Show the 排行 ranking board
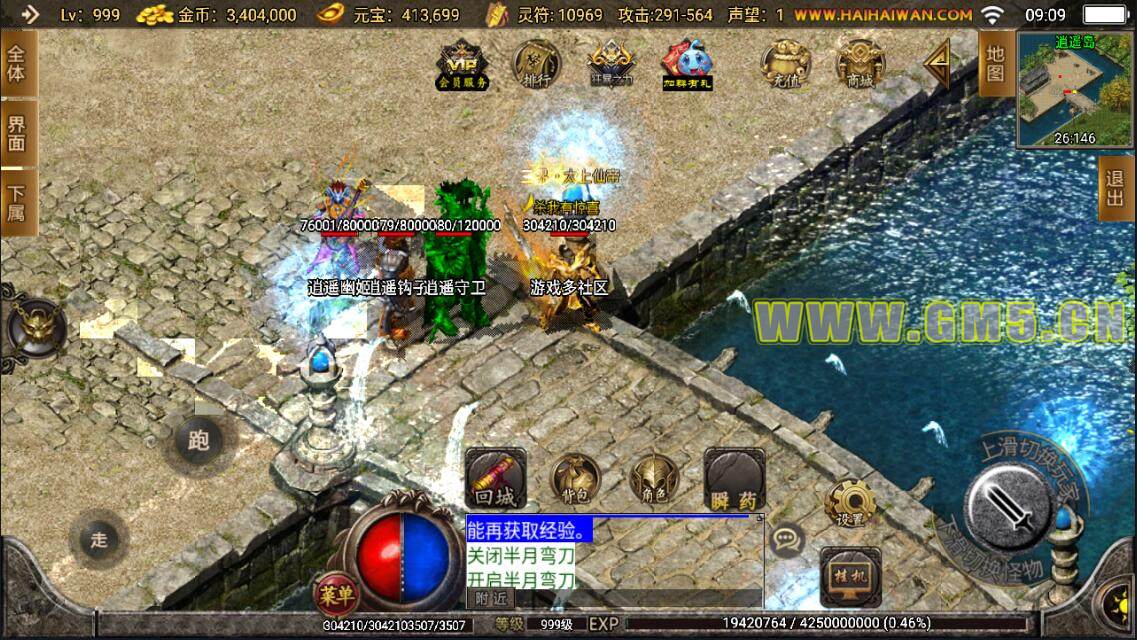1137x640 pixels. (x=537, y=64)
